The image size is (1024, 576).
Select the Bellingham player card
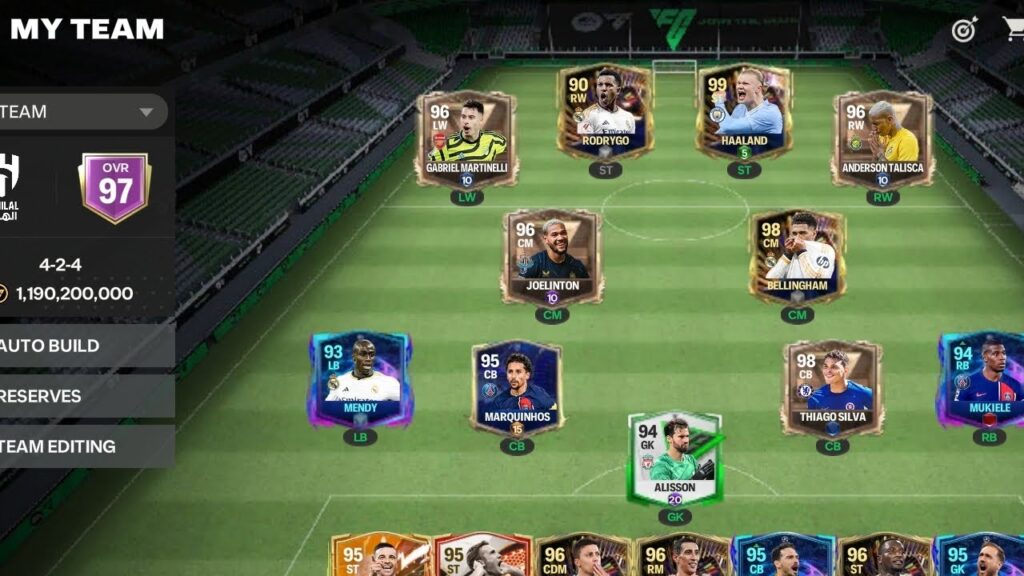point(797,256)
